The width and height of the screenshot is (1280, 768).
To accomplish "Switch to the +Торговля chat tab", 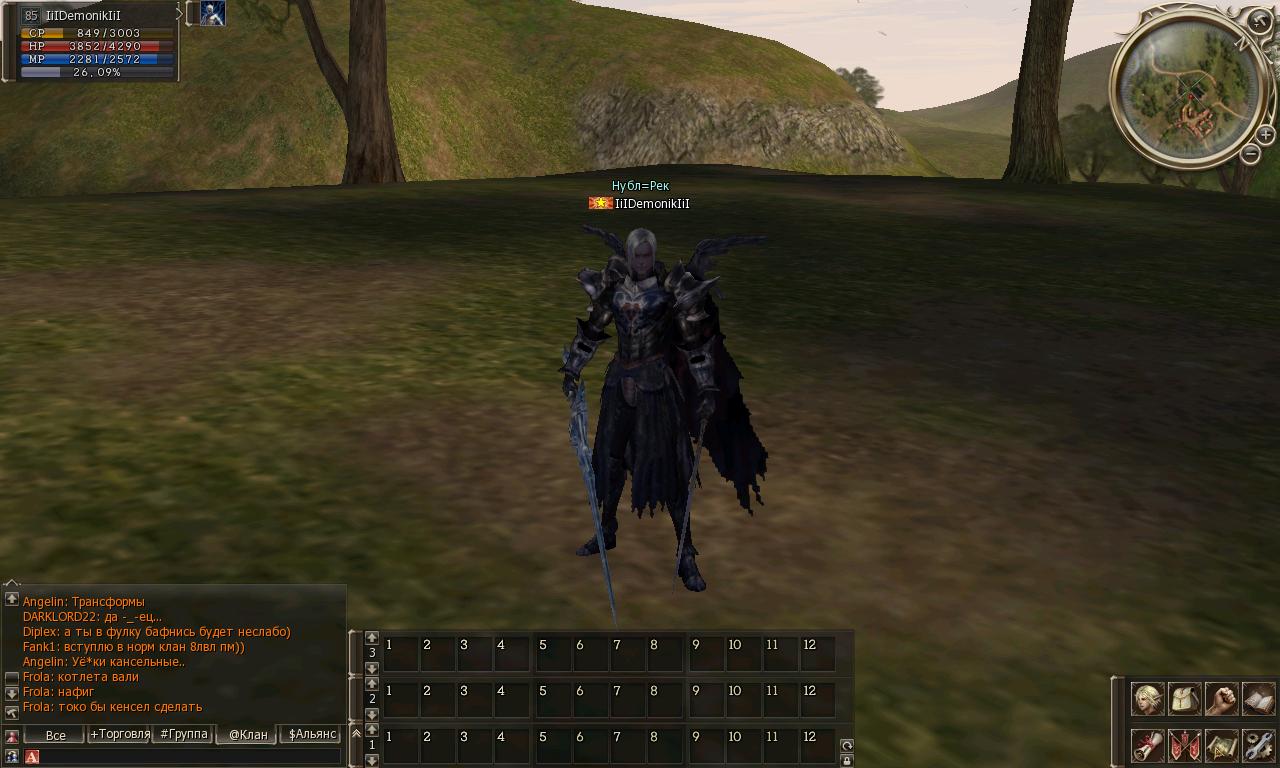I will [x=120, y=734].
